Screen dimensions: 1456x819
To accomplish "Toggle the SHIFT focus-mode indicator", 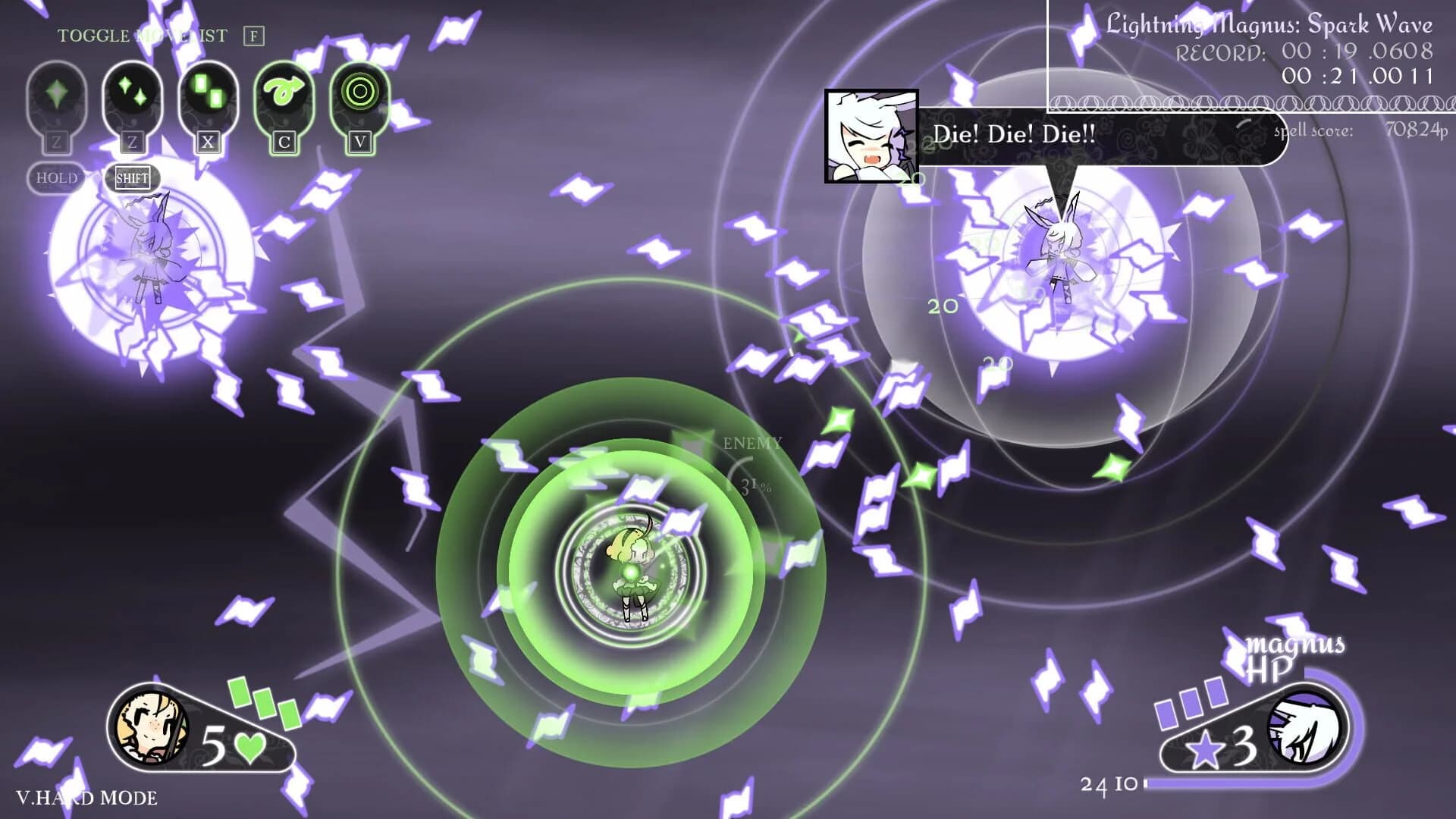I will pyautogui.click(x=131, y=179).
